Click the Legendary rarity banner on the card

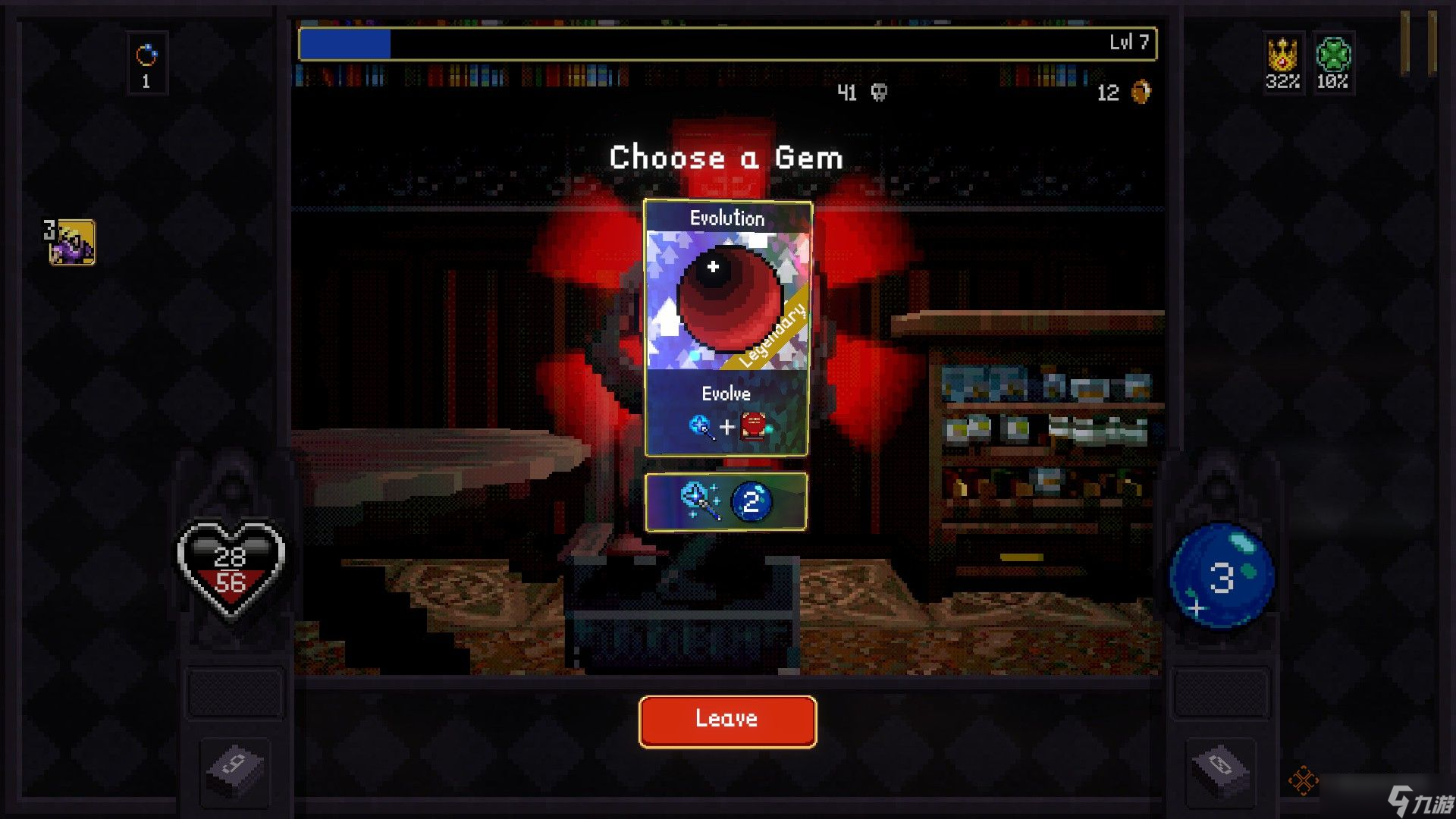[772, 334]
